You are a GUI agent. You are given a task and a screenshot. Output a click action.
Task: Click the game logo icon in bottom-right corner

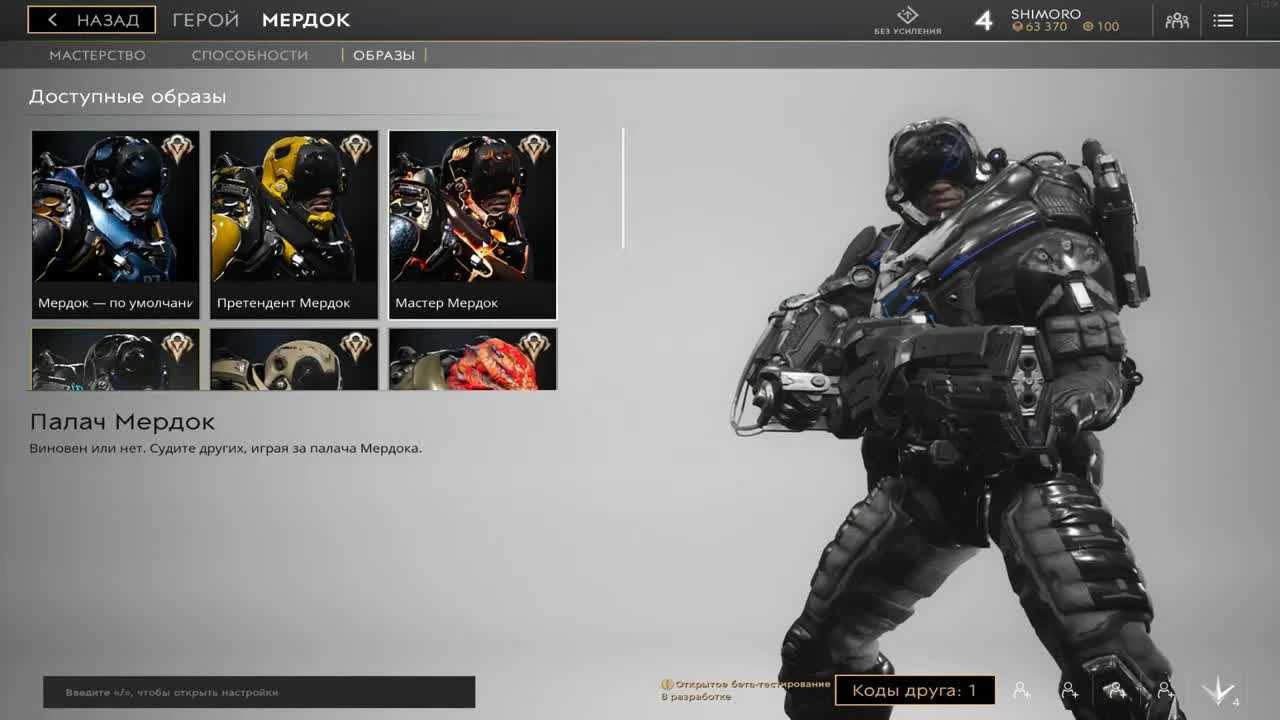[x=1218, y=690]
